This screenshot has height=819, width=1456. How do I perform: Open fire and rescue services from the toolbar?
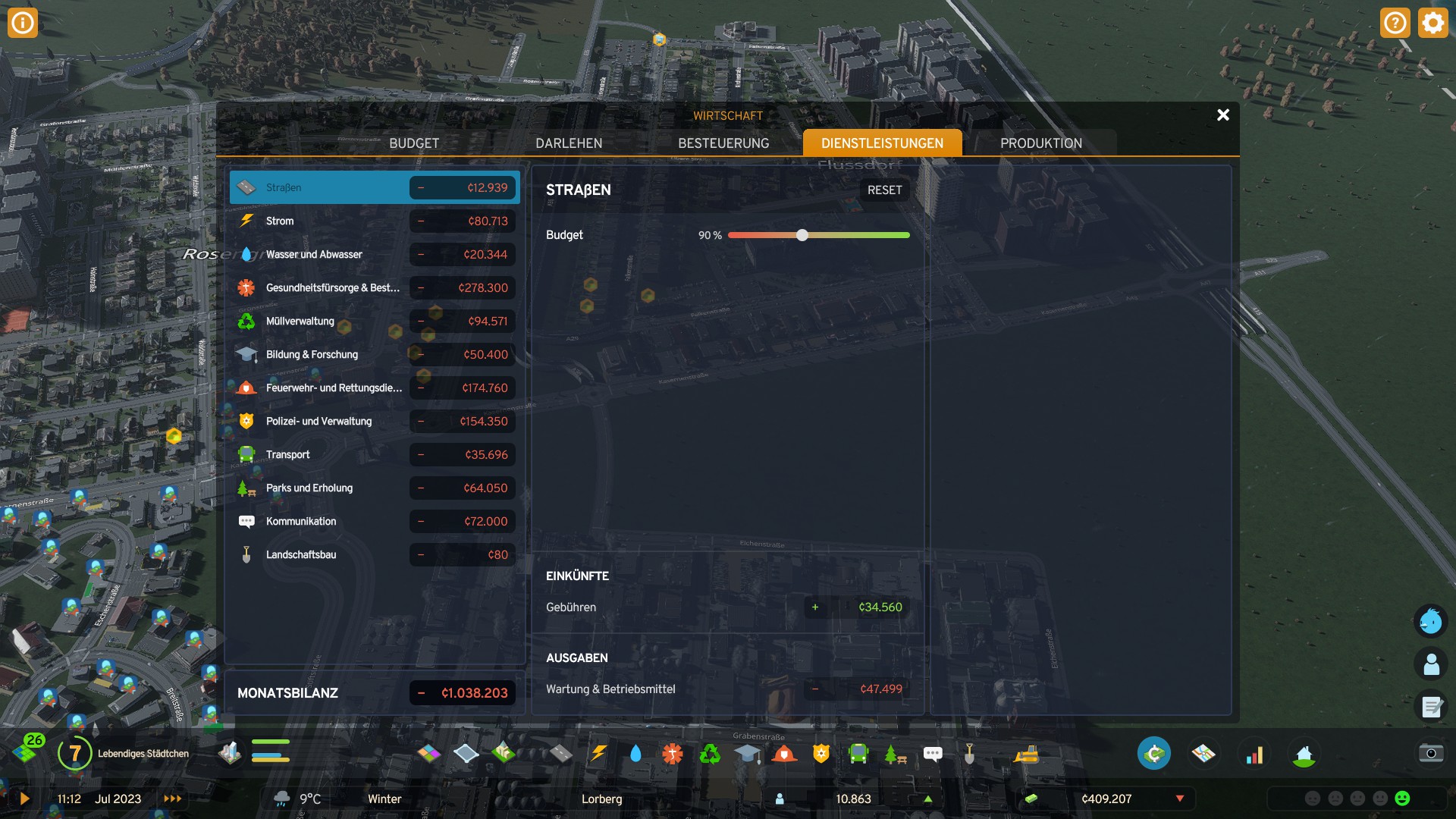(783, 753)
